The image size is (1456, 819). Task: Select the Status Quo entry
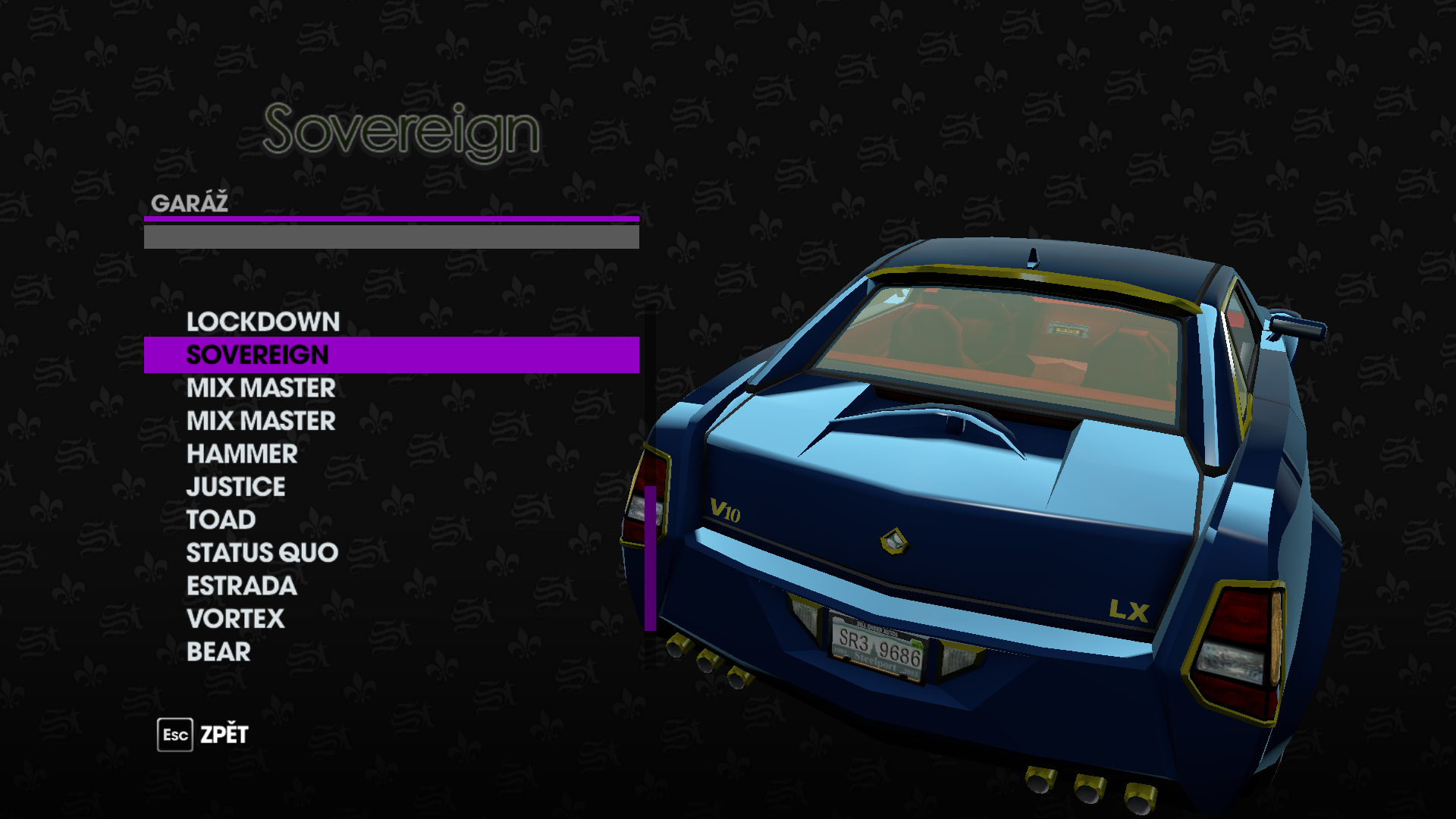point(262,553)
